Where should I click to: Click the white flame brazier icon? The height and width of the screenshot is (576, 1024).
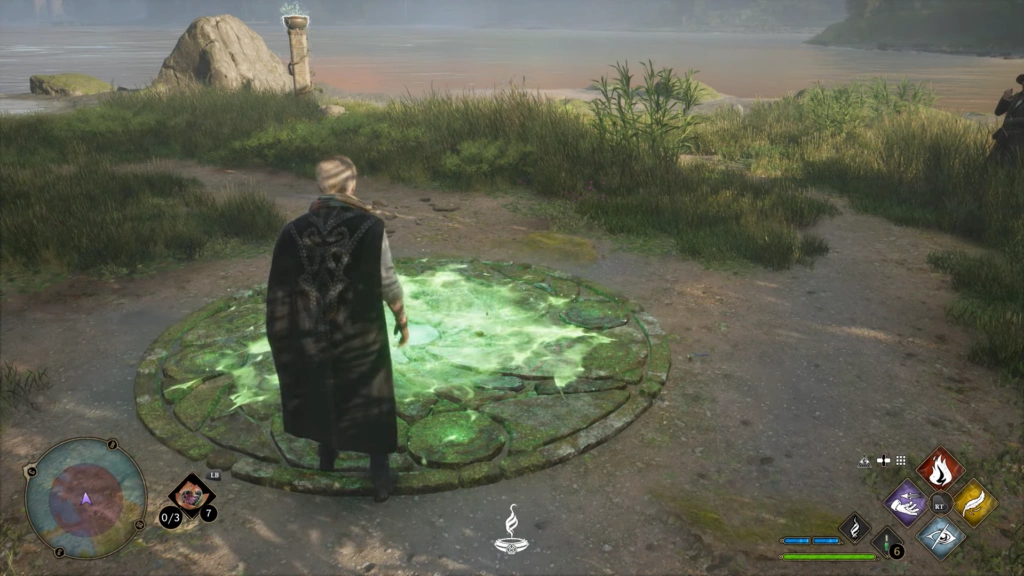(511, 529)
